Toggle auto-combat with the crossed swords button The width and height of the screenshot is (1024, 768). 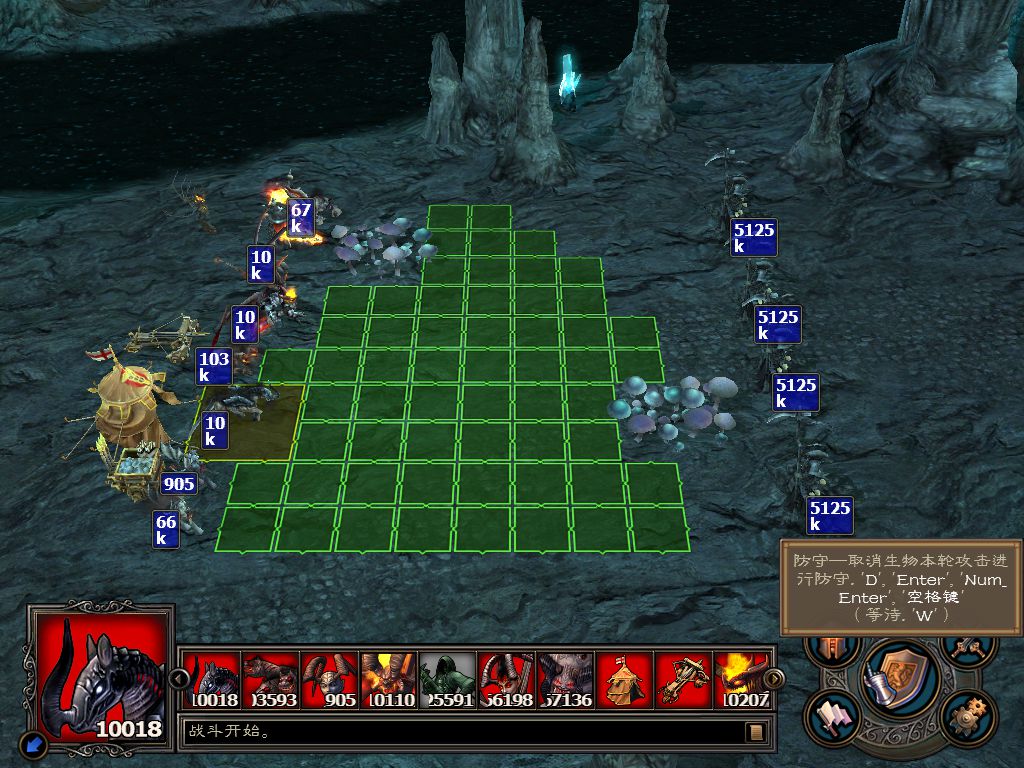966,648
